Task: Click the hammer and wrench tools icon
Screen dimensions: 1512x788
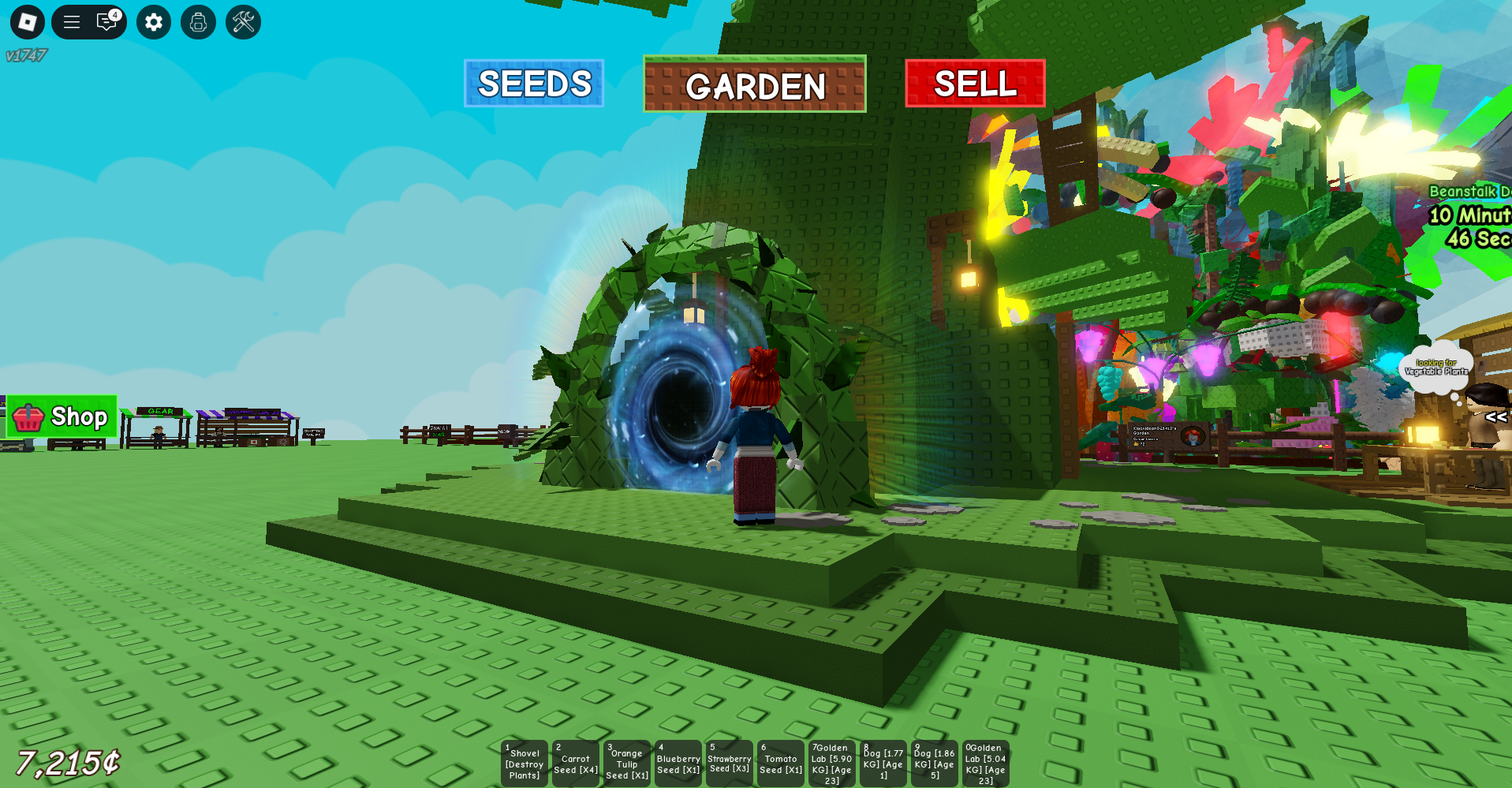Action: pyautogui.click(x=242, y=22)
